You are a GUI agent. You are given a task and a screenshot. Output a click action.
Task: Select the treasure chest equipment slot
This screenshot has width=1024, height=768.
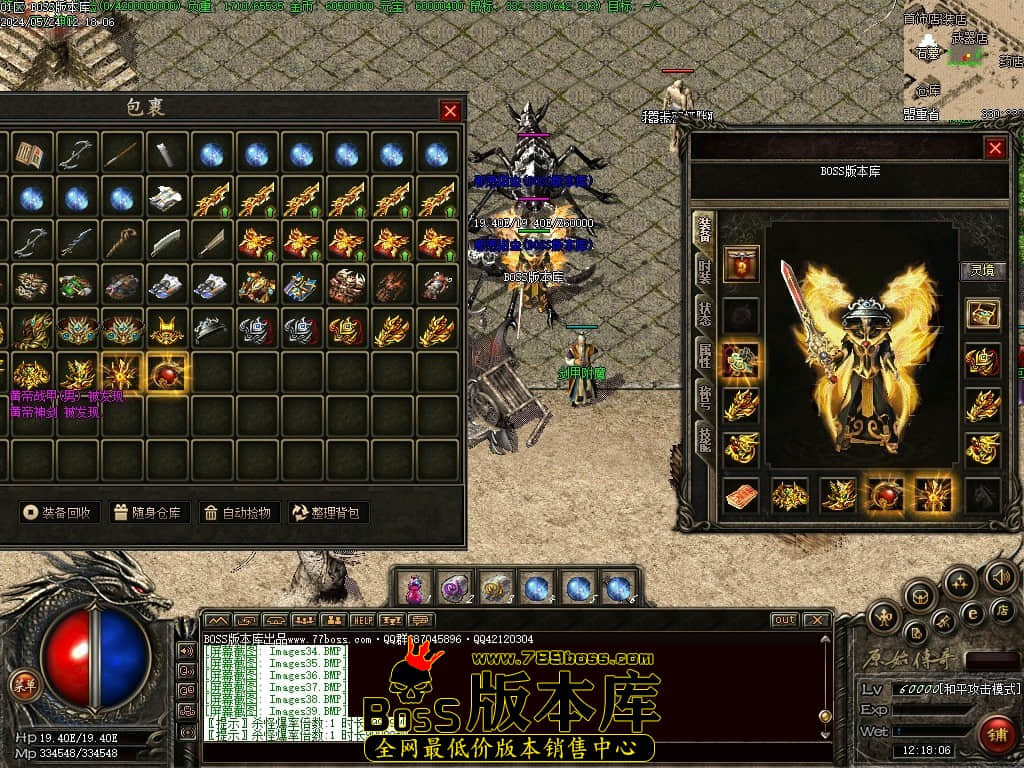[982, 313]
